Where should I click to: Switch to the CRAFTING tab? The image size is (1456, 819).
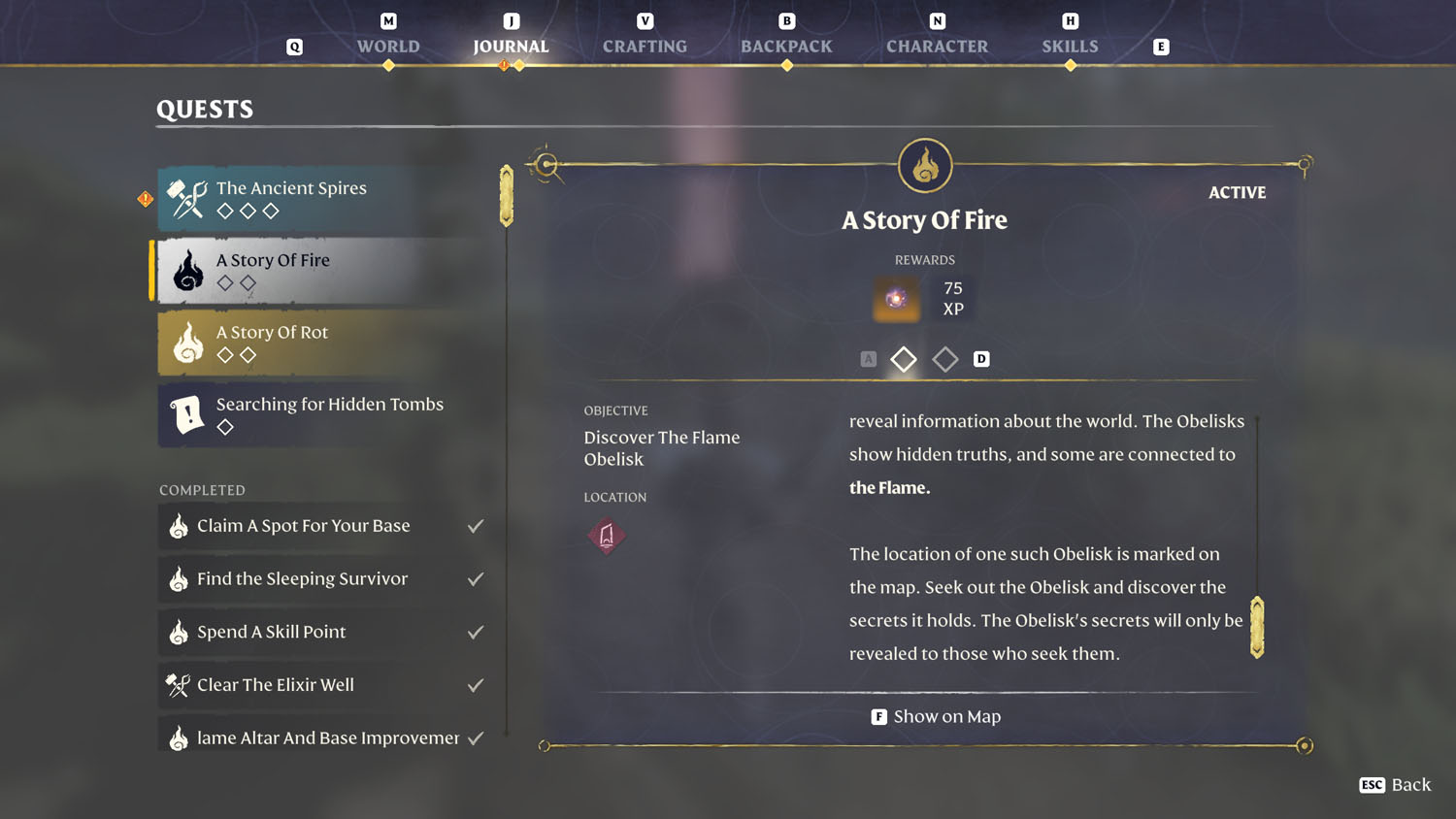click(x=645, y=46)
